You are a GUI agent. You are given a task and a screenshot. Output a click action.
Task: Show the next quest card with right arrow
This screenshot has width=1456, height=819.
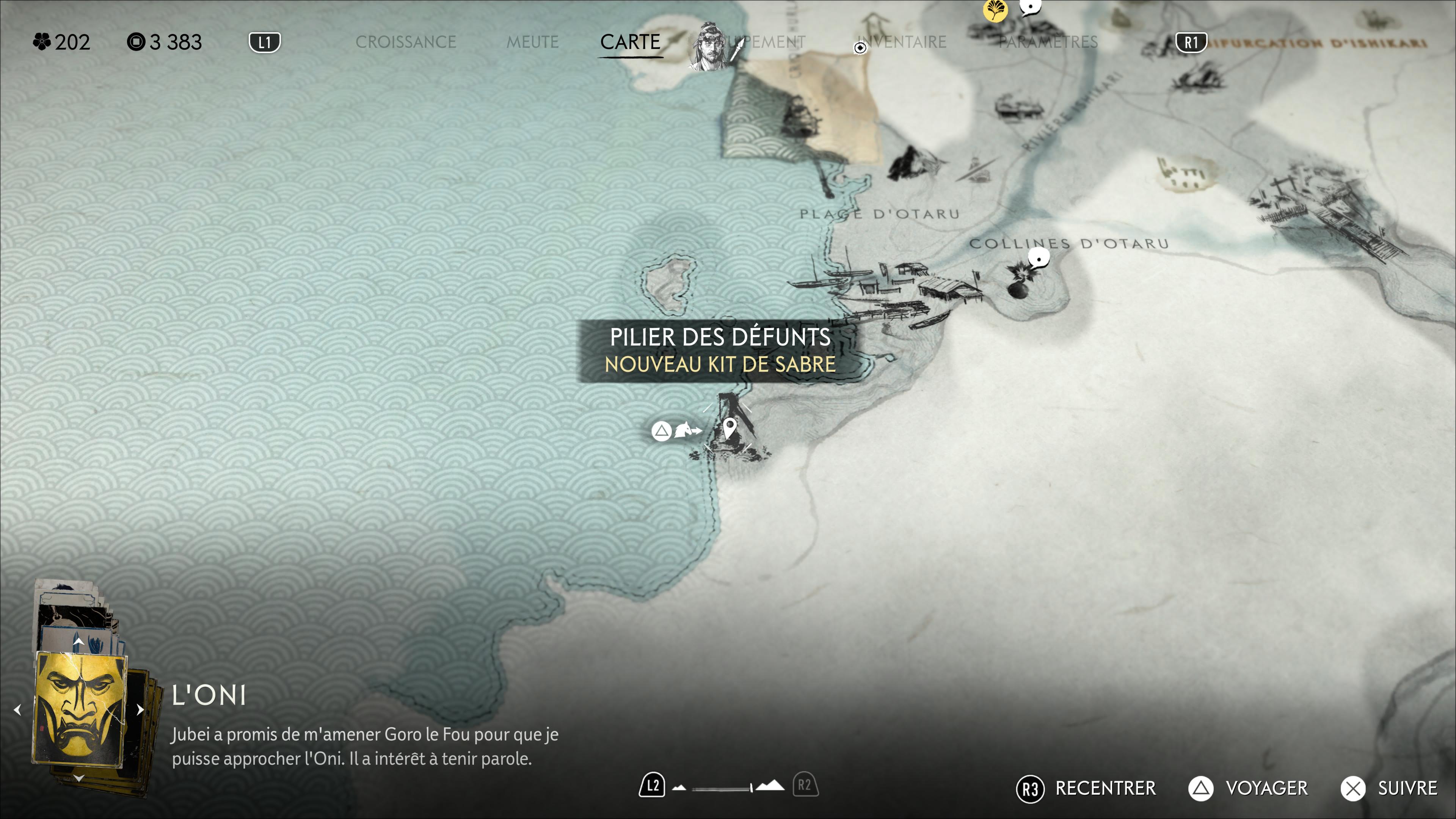click(x=140, y=709)
